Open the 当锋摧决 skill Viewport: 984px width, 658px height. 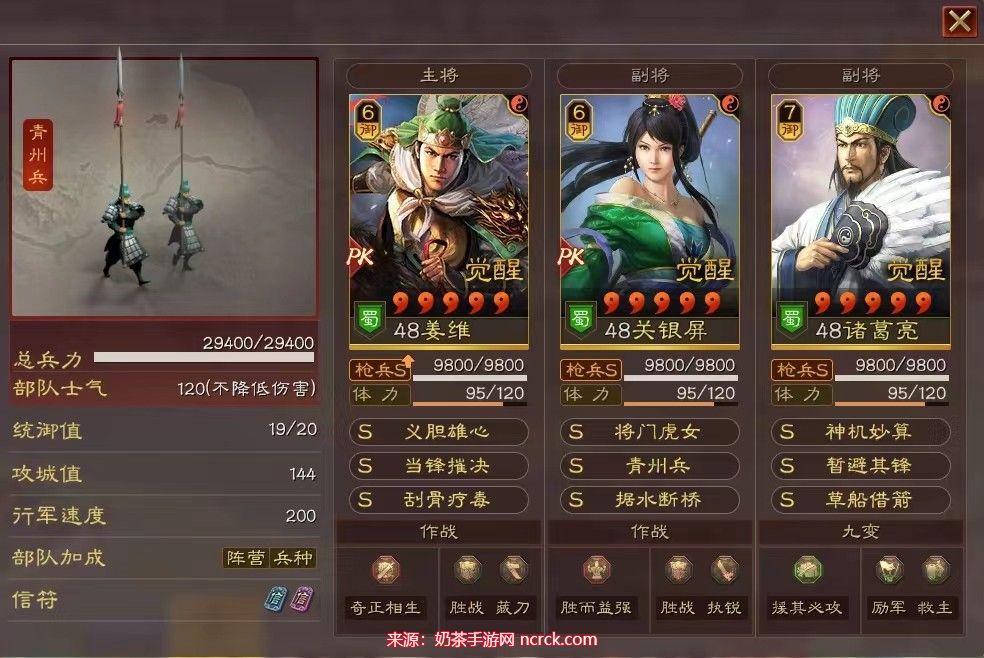pos(439,465)
